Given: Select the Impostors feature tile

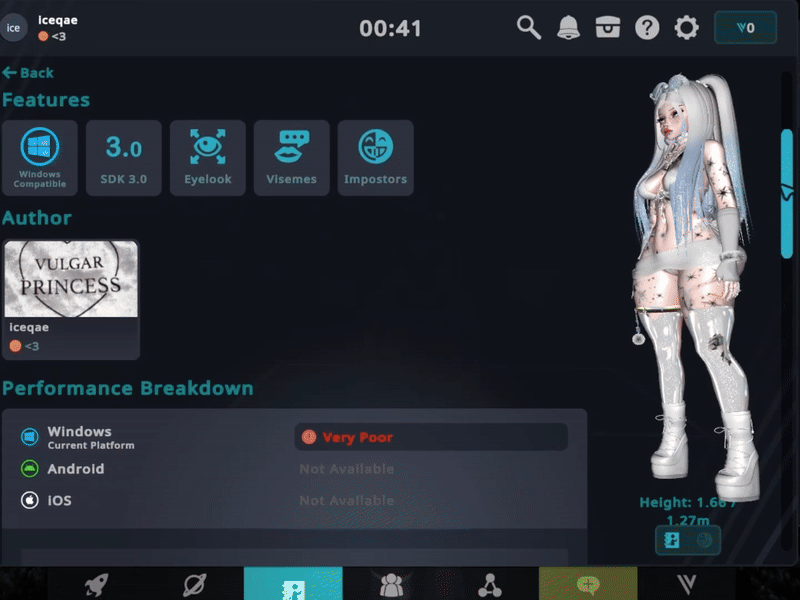Looking at the screenshot, I should tap(376, 157).
